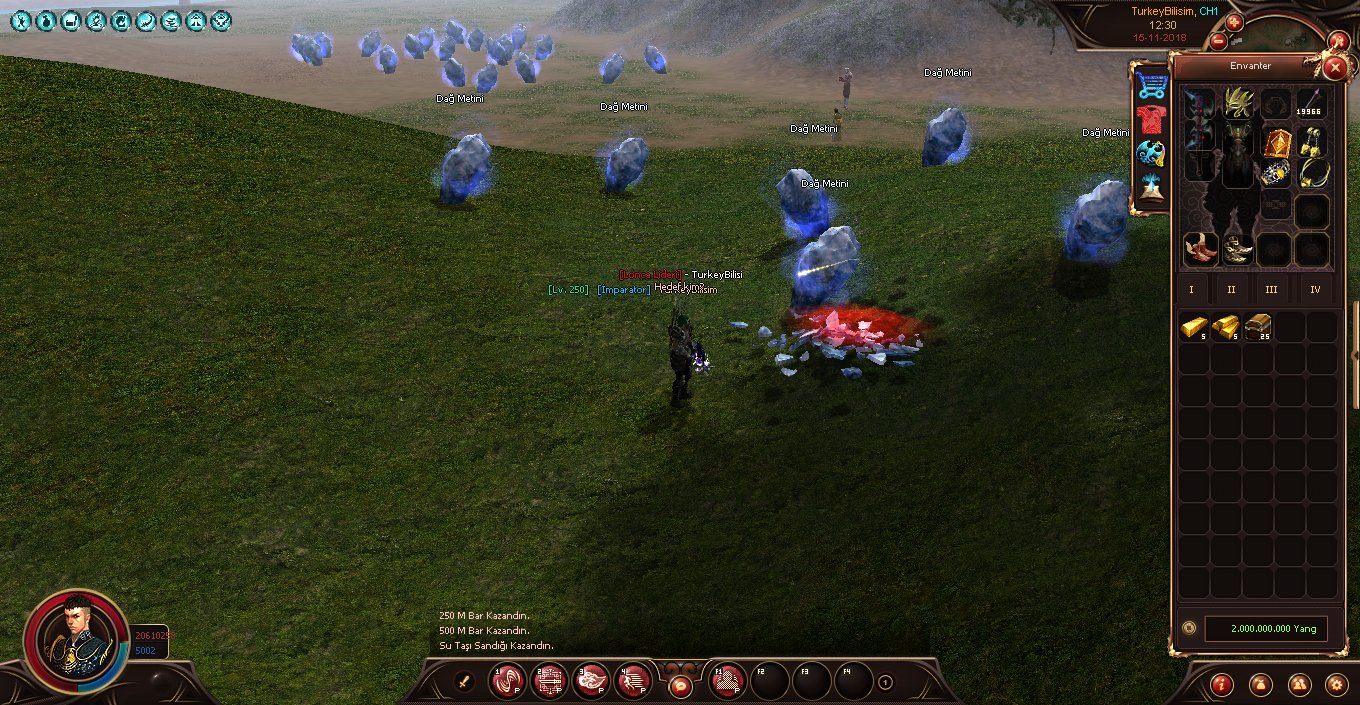Use the flame skill in quickslot 3

tap(591, 682)
